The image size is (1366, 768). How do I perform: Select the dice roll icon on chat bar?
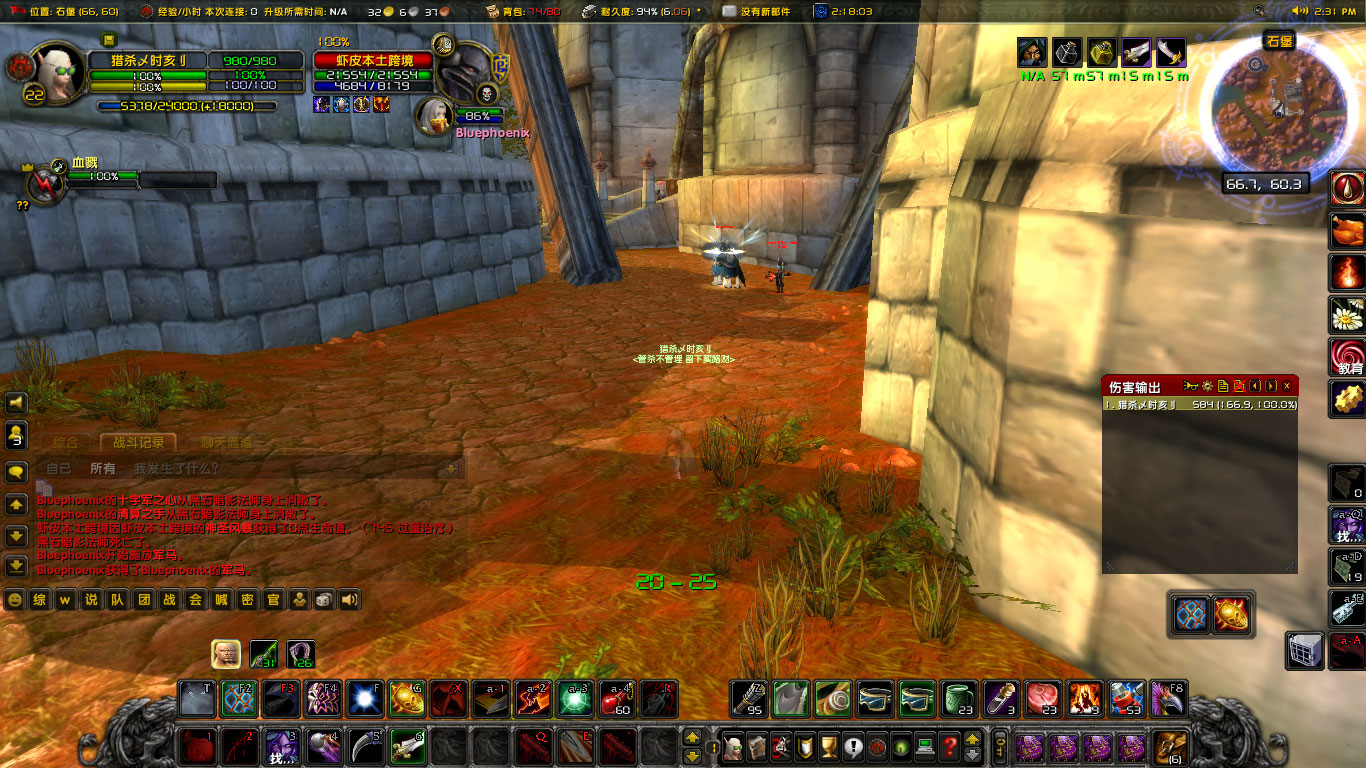pyautogui.click(x=323, y=600)
